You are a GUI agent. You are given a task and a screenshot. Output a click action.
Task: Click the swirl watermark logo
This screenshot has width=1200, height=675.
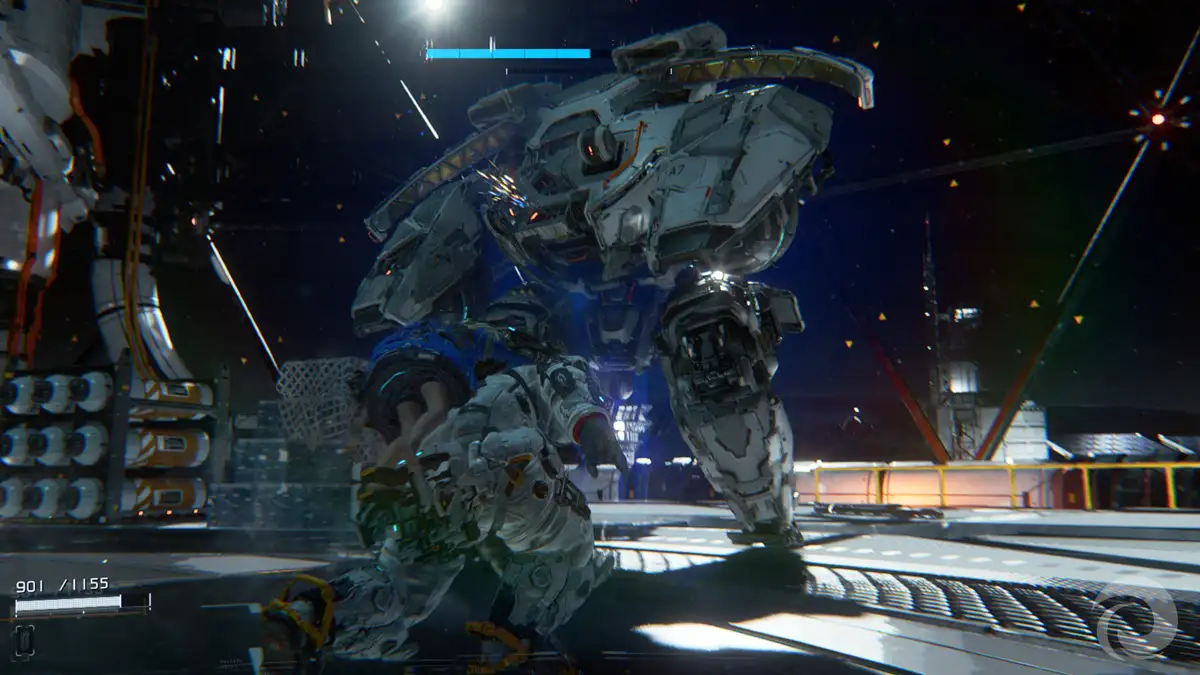point(1137,618)
